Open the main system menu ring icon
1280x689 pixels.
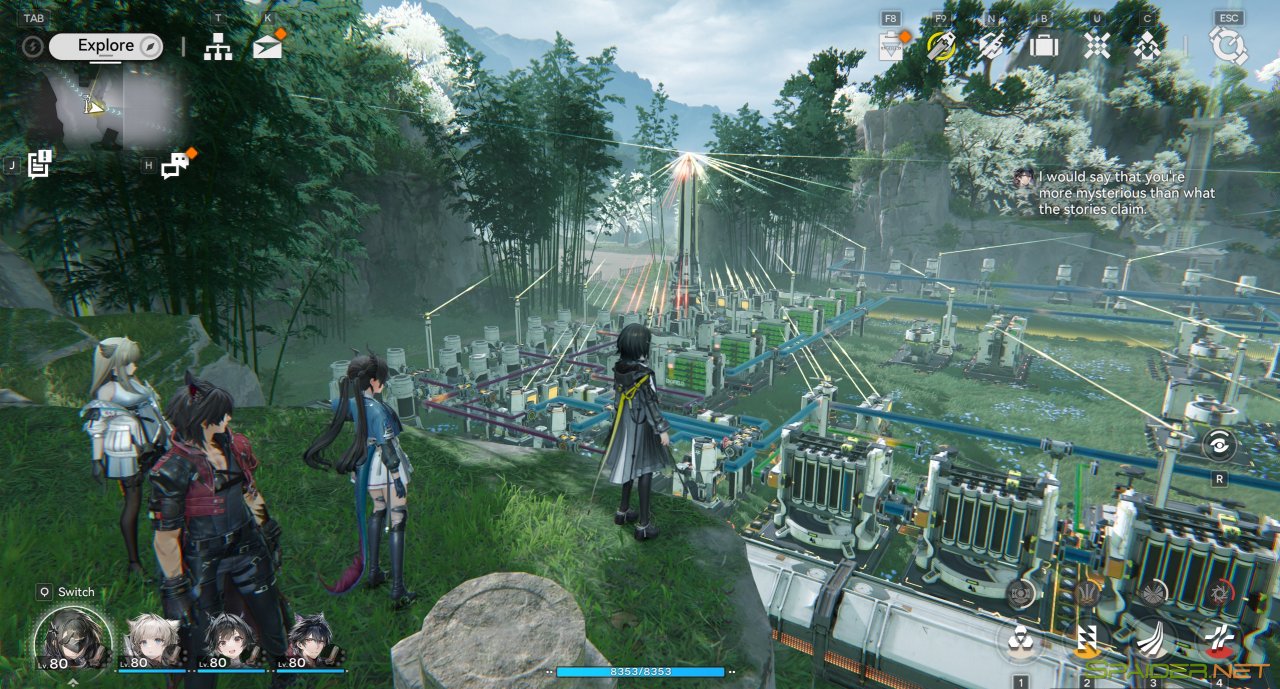(x=1227, y=46)
